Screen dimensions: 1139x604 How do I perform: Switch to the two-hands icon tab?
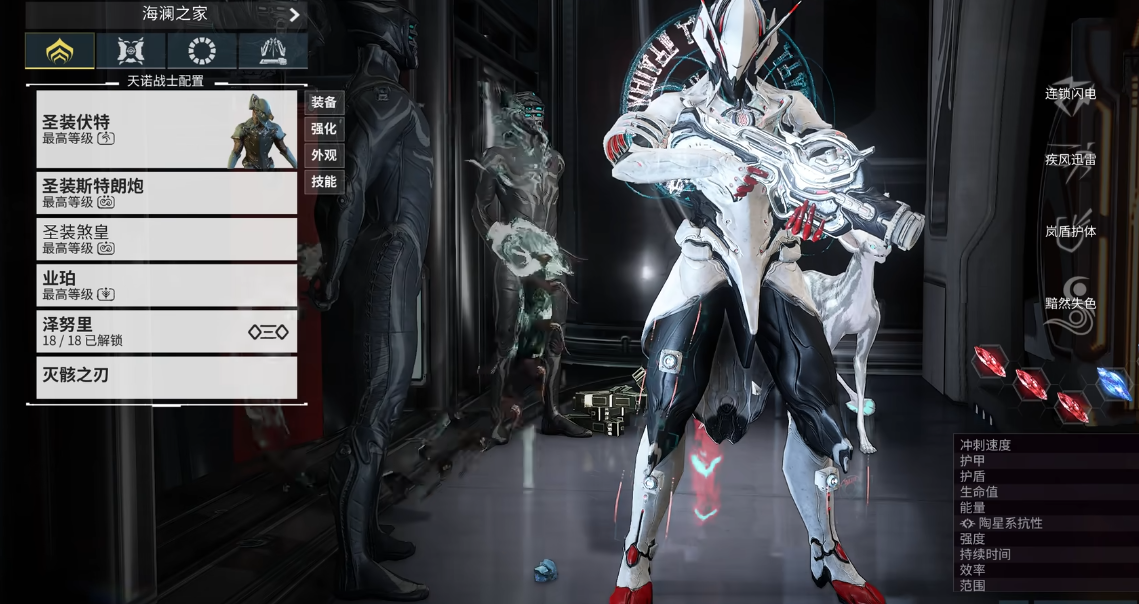click(272, 50)
